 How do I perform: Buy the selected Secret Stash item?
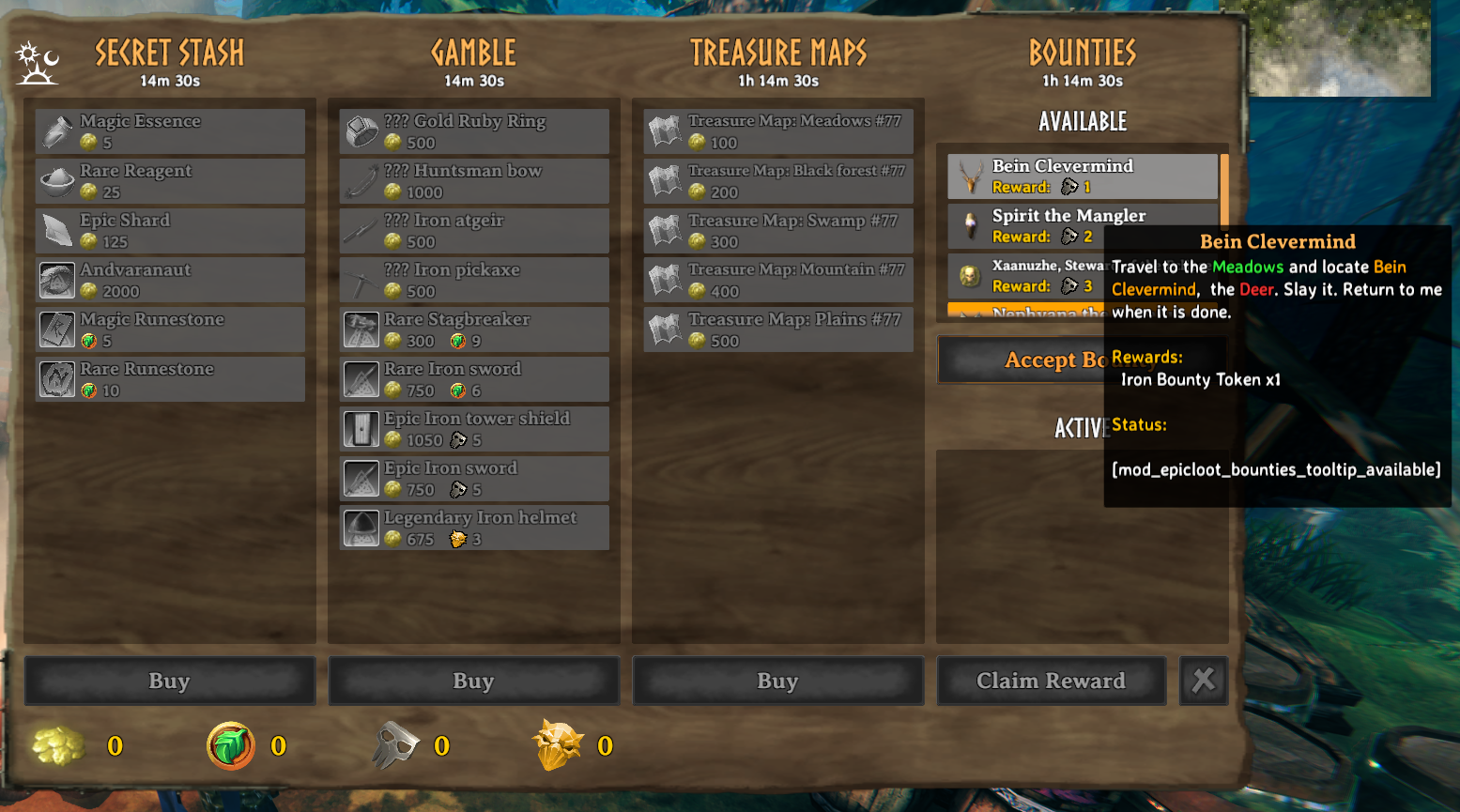pyautogui.click(x=170, y=681)
